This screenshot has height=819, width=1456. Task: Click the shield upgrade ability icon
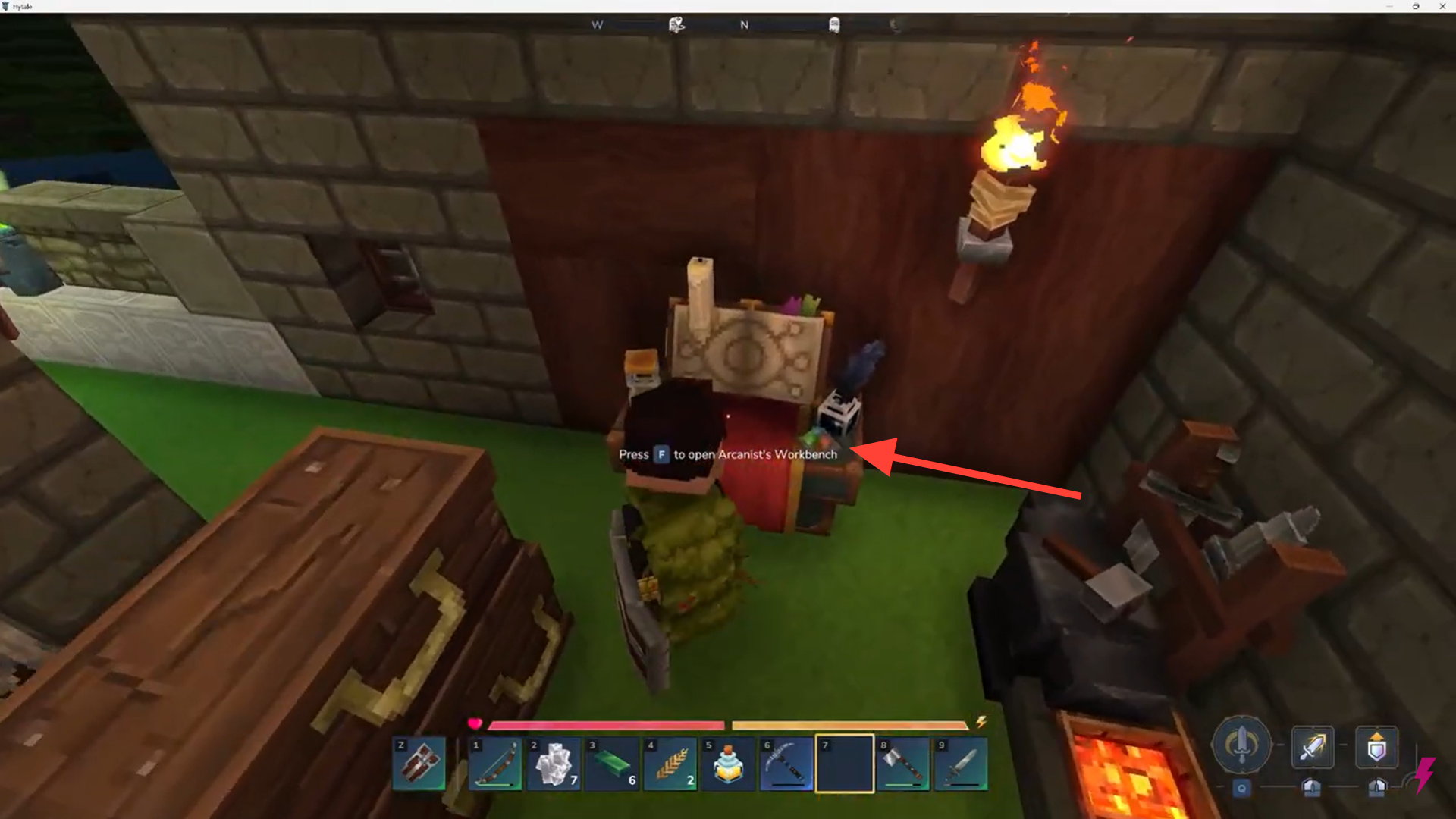(x=1378, y=747)
